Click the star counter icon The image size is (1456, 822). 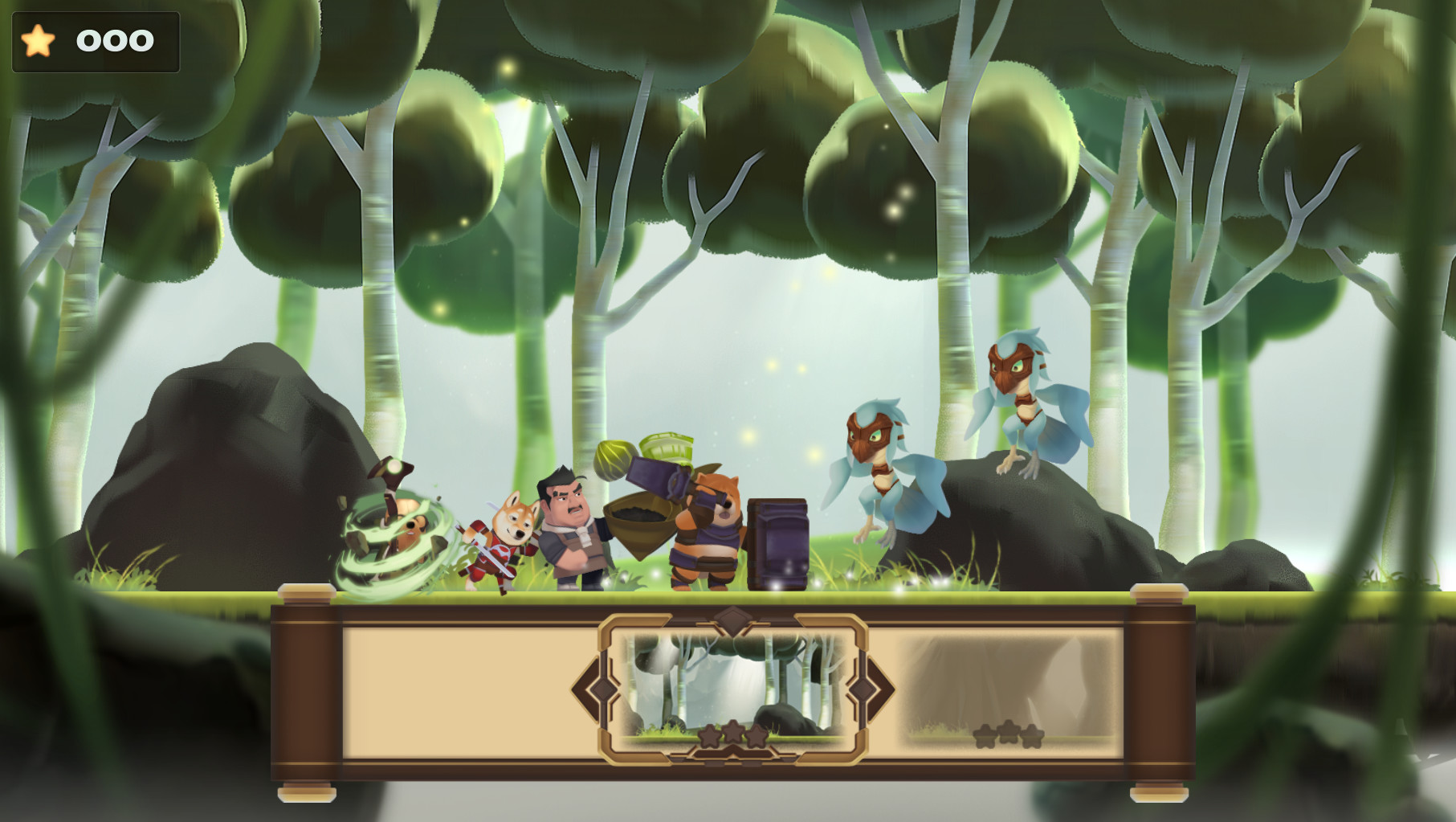[x=39, y=39]
